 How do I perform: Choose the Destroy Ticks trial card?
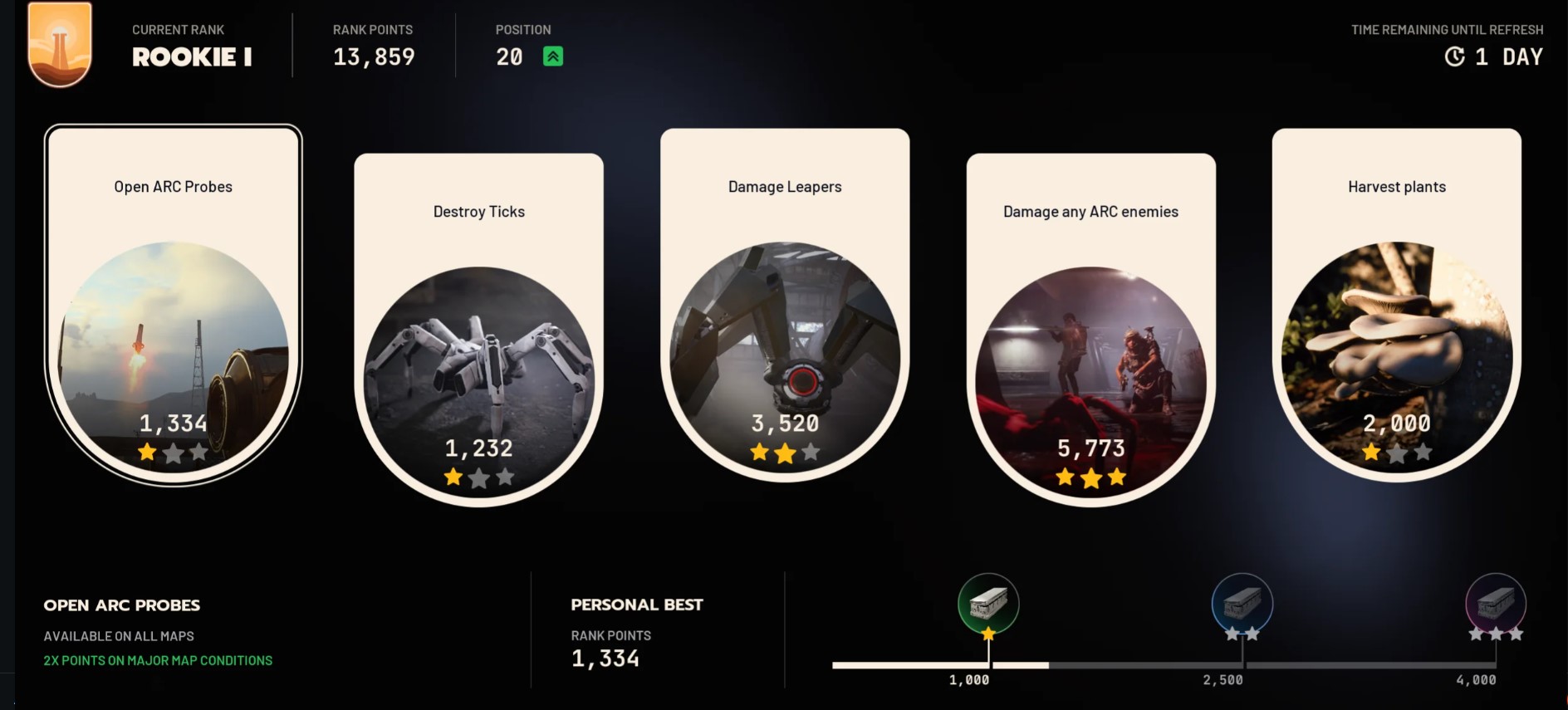click(479, 329)
